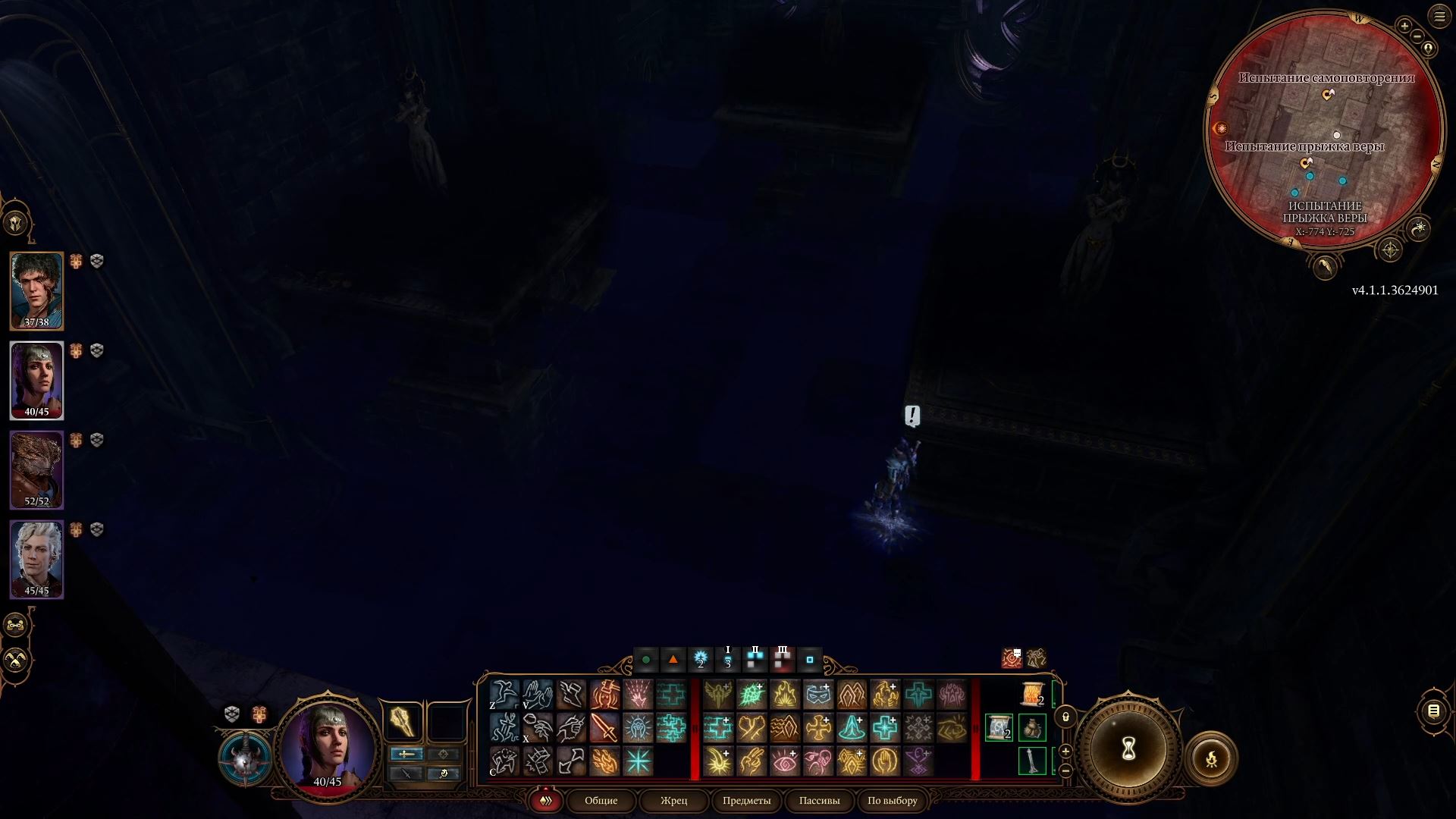
Task: Open the journal book icon at bottom right
Action: coord(1433,711)
